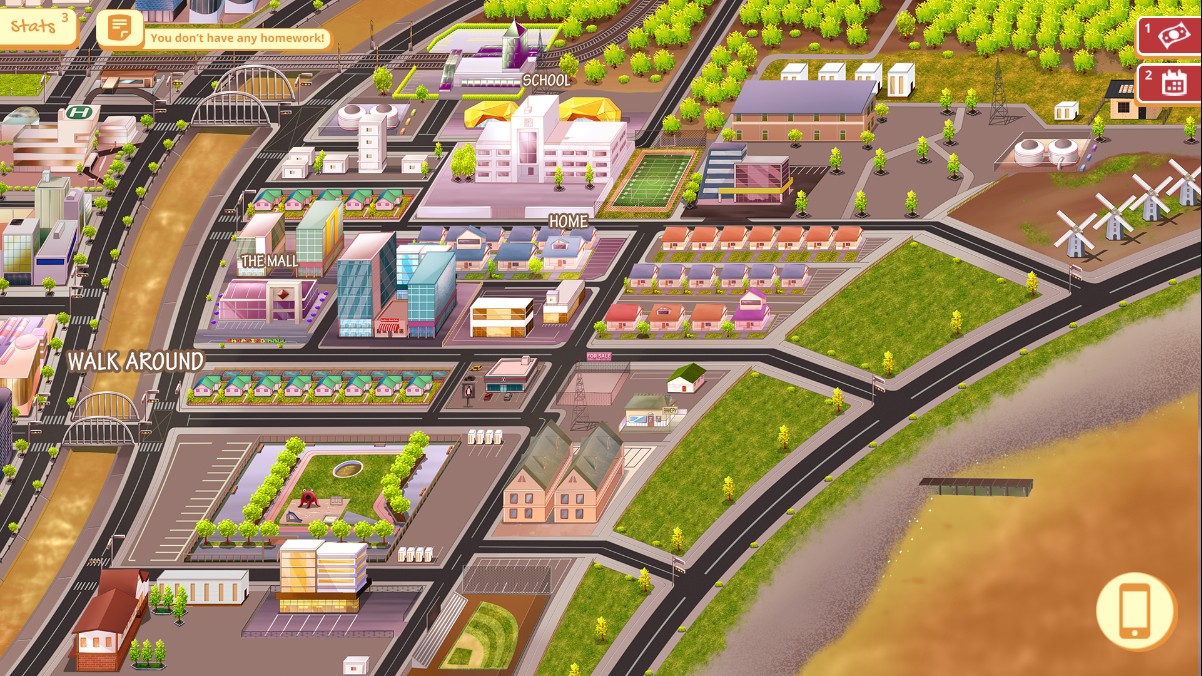Go to the SCHOOL location
1202x676 pixels.
(546, 80)
